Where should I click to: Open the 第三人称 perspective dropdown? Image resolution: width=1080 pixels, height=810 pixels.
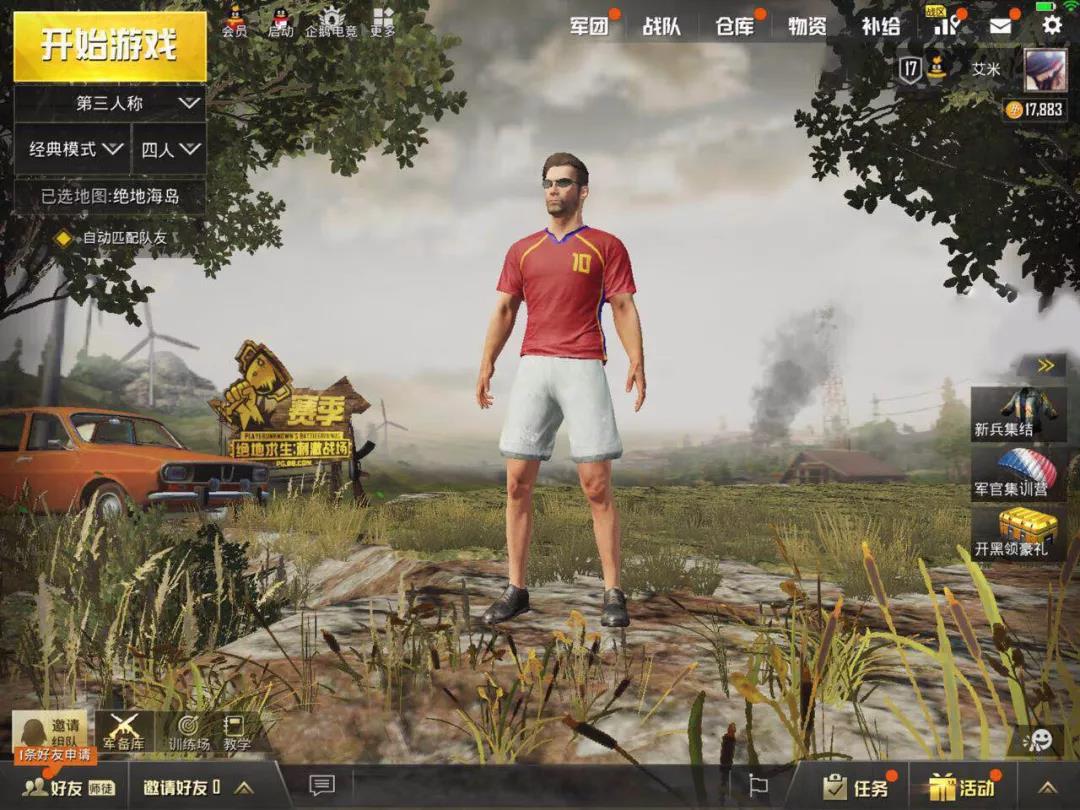click(x=110, y=103)
